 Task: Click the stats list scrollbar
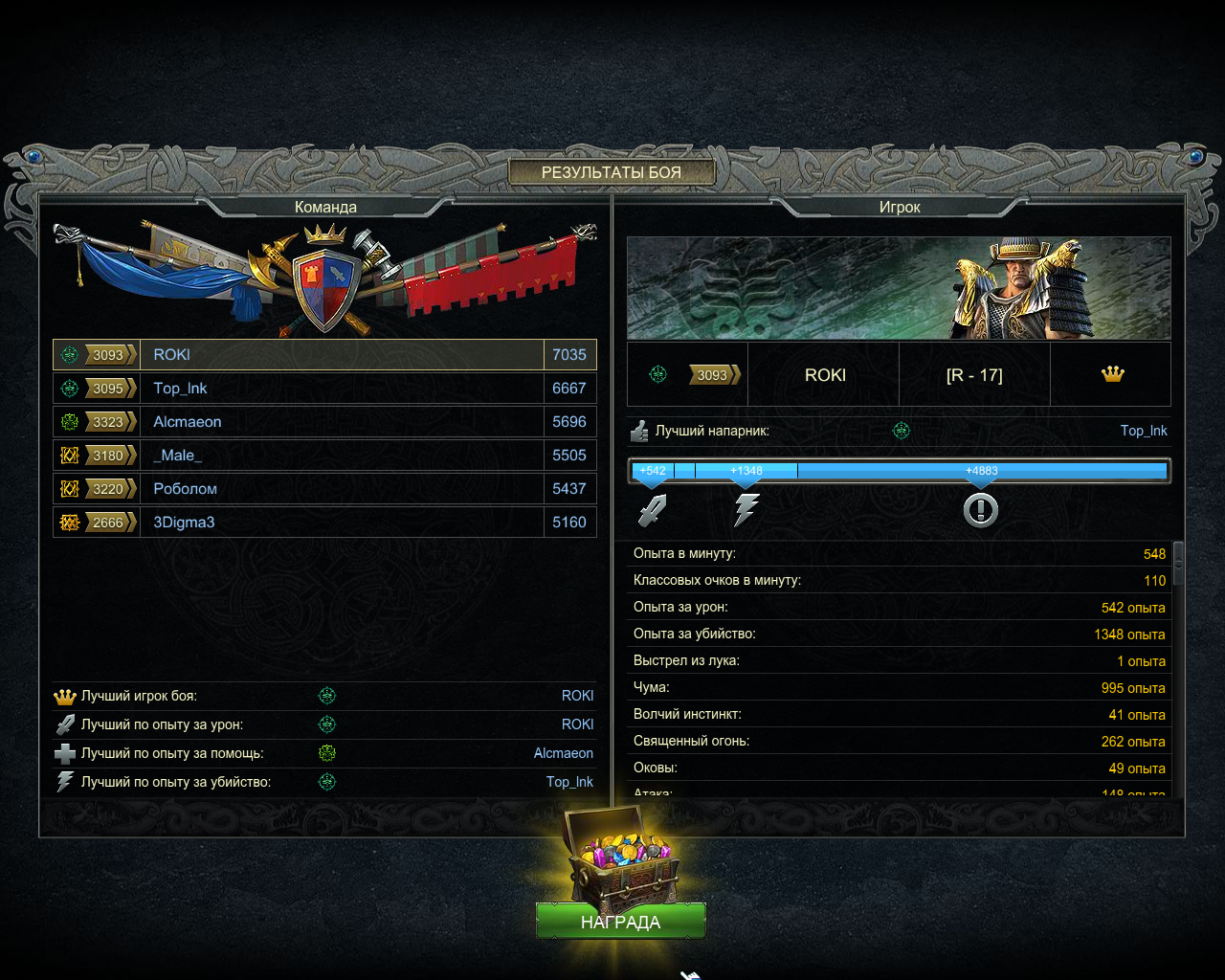click(1178, 564)
